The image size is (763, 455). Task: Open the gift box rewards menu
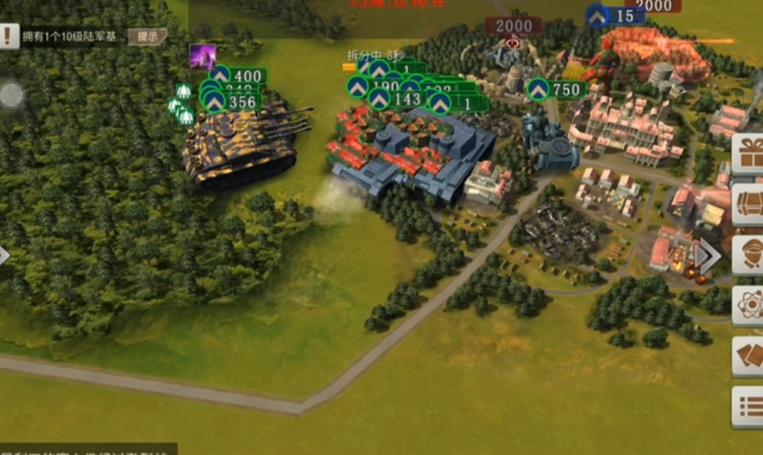[x=748, y=153]
